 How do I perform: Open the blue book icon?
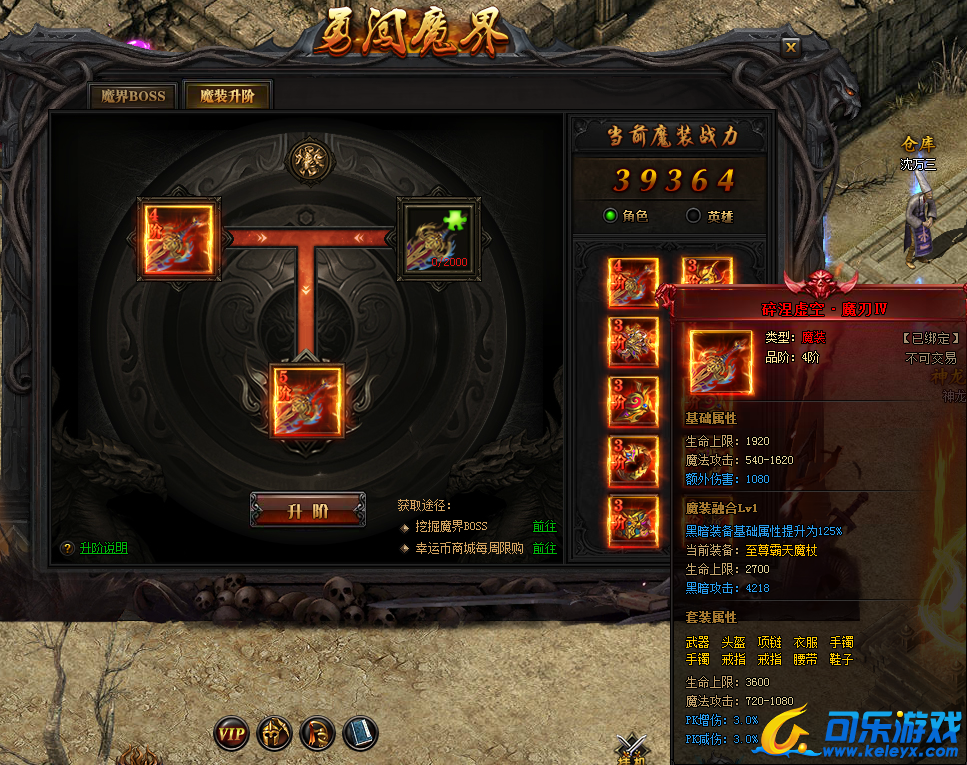point(360,734)
